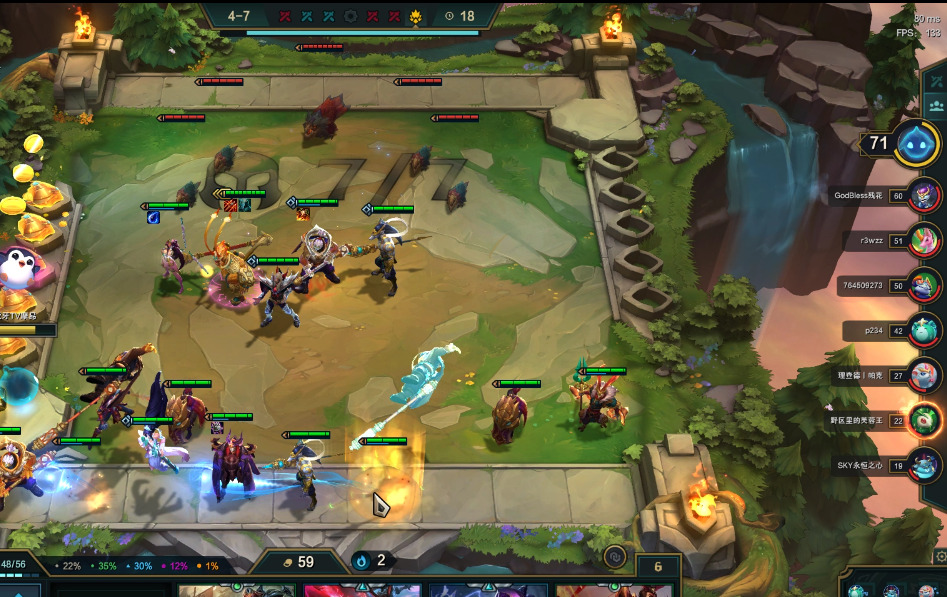Viewport: 947px width, 597px height.
Task: Open player 764509273's board
Action: pyautogui.click(x=926, y=285)
